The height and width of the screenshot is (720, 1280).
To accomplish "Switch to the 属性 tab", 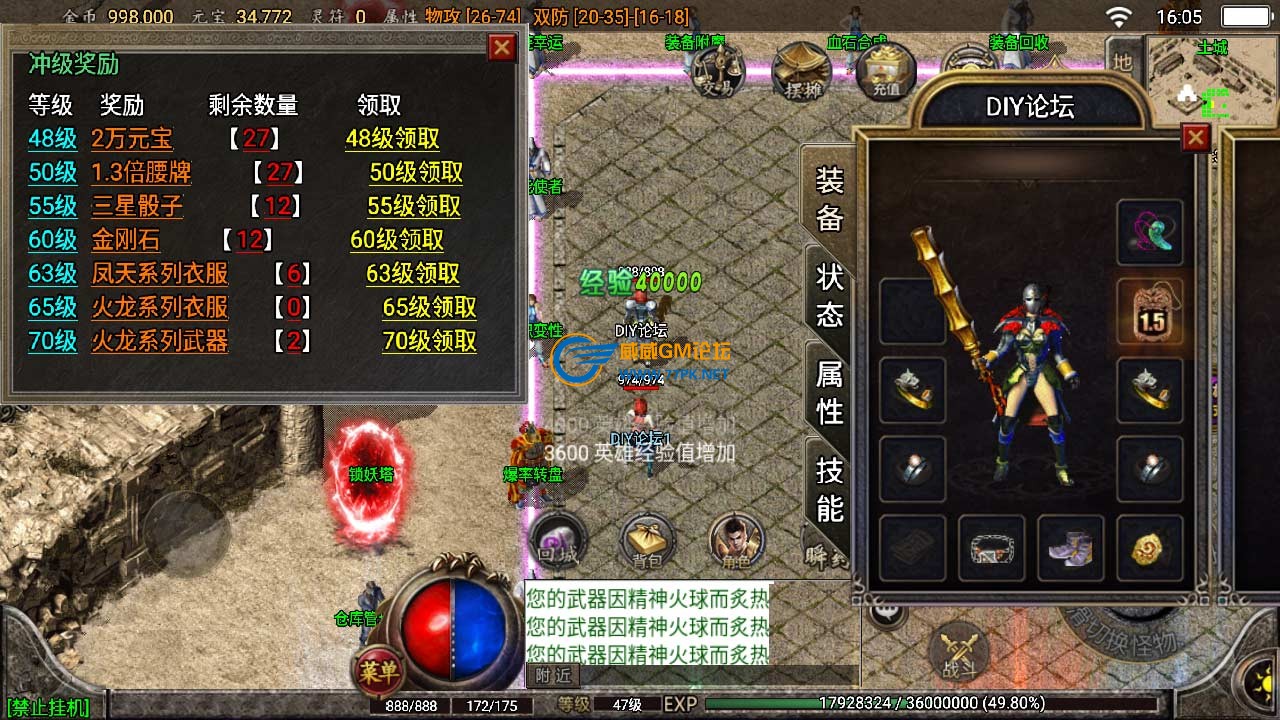I will [x=829, y=392].
